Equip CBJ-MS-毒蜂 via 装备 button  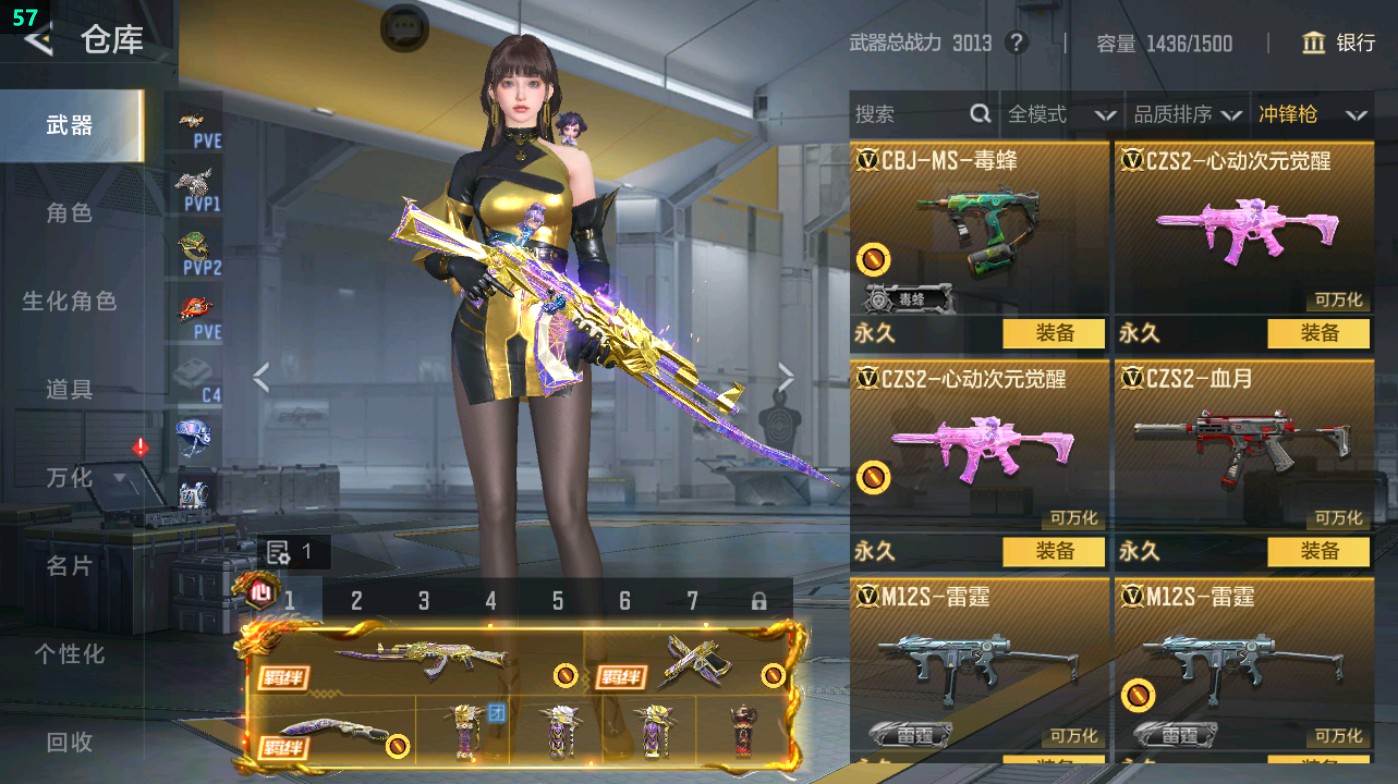pyautogui.click(x=1056, y=333)
